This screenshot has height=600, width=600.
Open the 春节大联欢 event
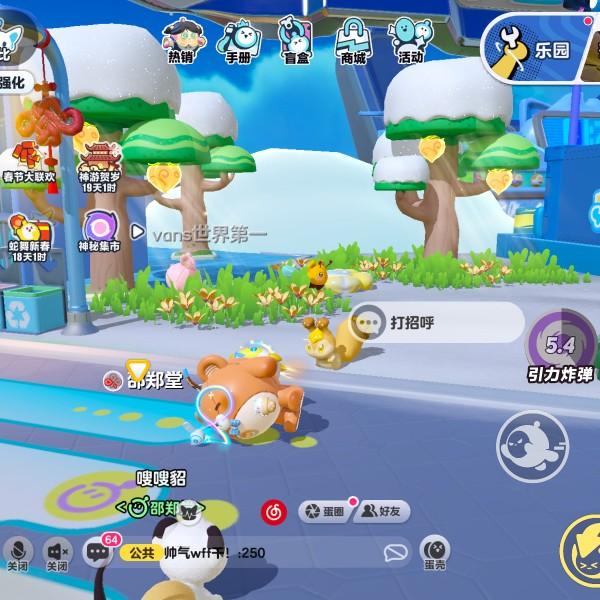[x=29, y=164]
